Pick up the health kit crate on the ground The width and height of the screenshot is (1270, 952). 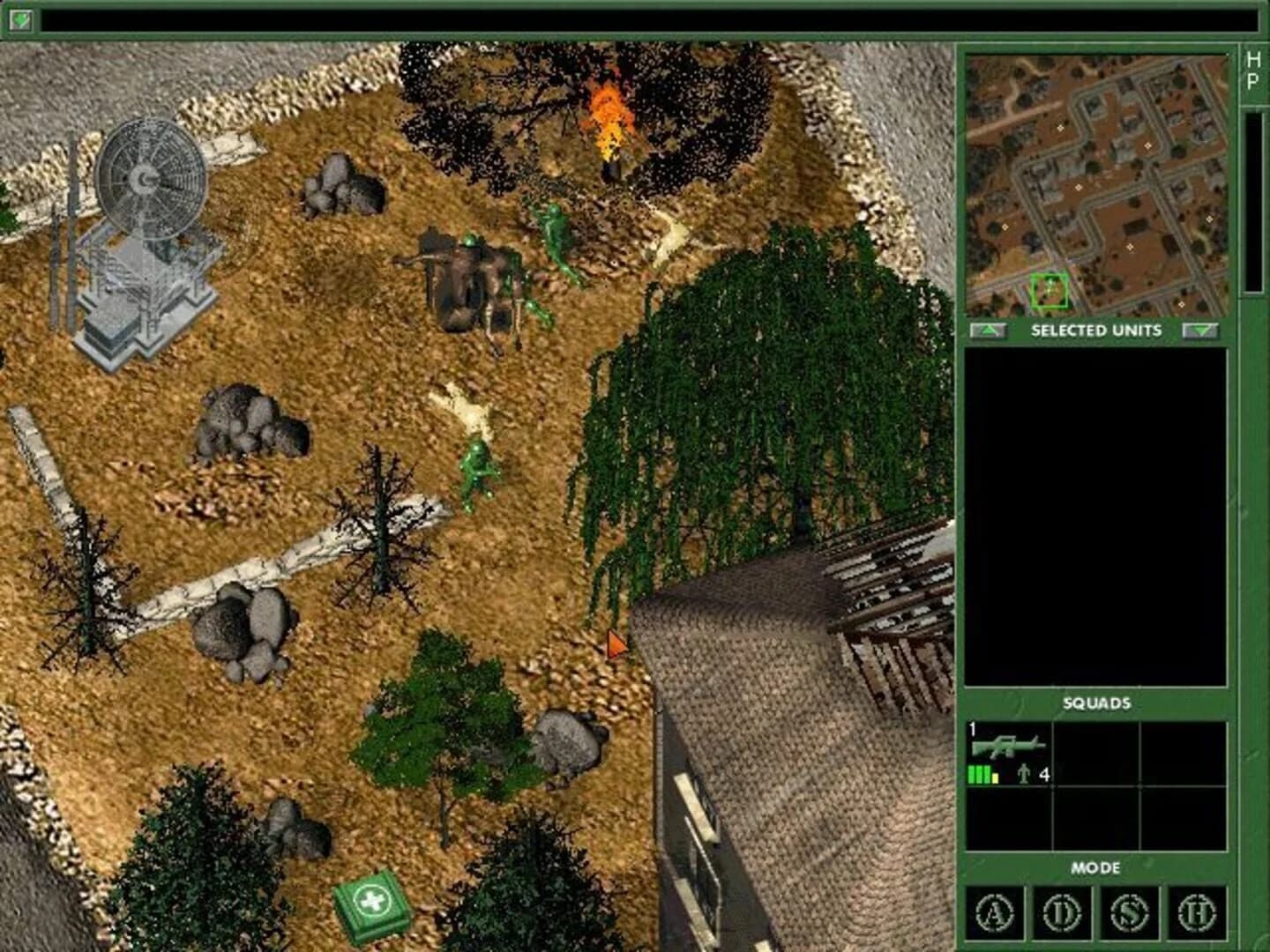pyautogui.click(x=370, y=901)
